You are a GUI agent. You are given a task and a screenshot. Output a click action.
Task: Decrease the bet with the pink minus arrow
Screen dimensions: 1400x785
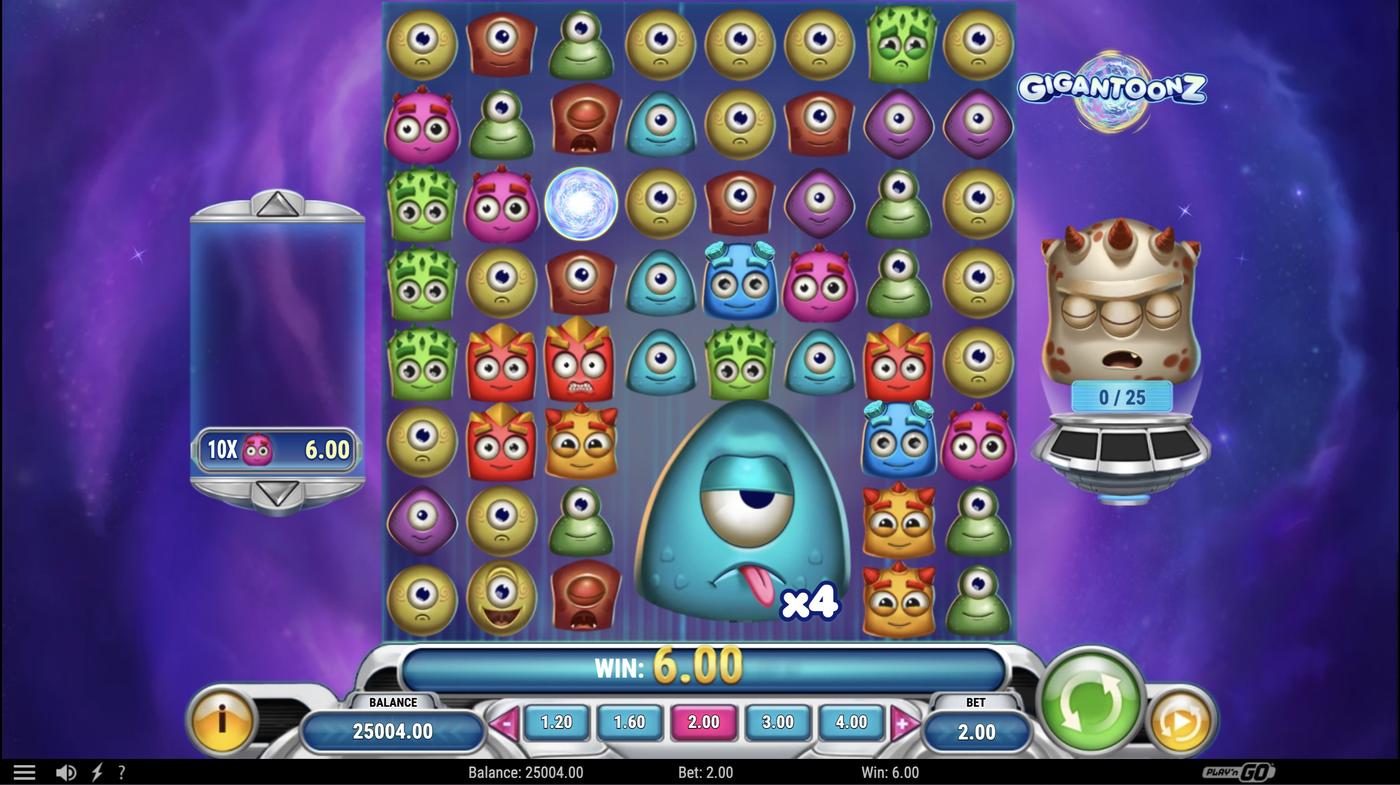[506, 721]
